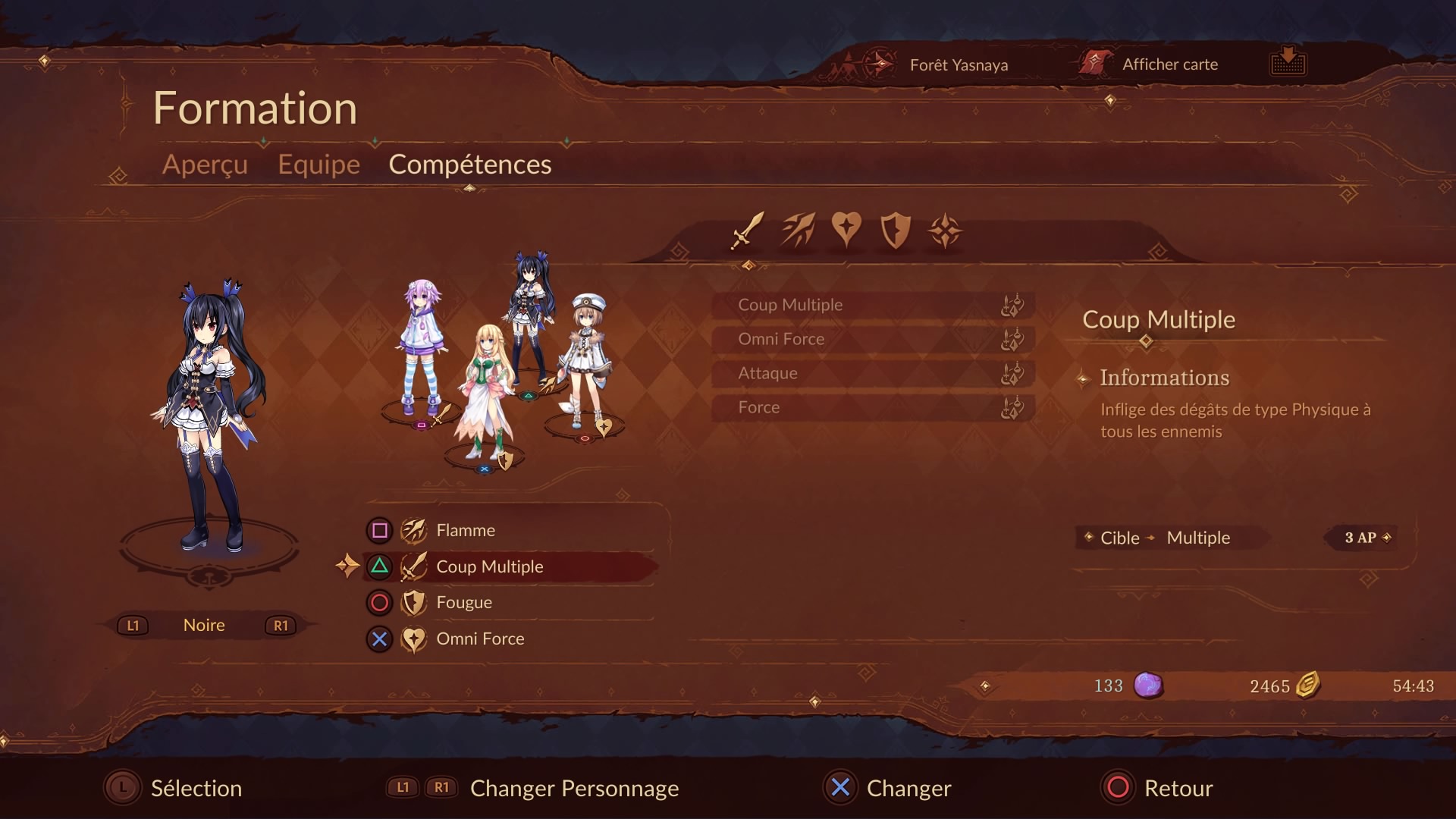1456x819 pixels.
Task: Choose the sword skill category icon
Action: click(x=748, y=231)
